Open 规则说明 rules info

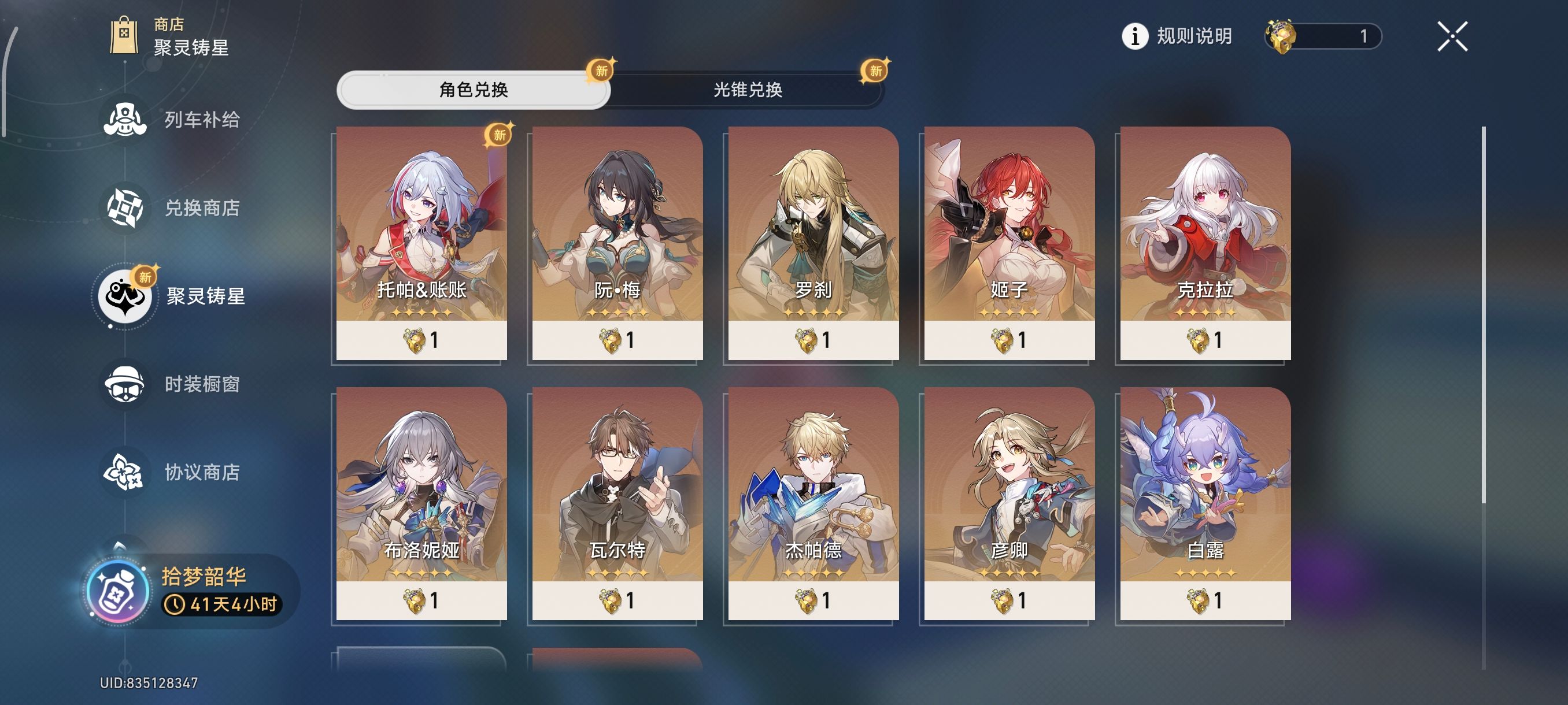coord(1177,36)
